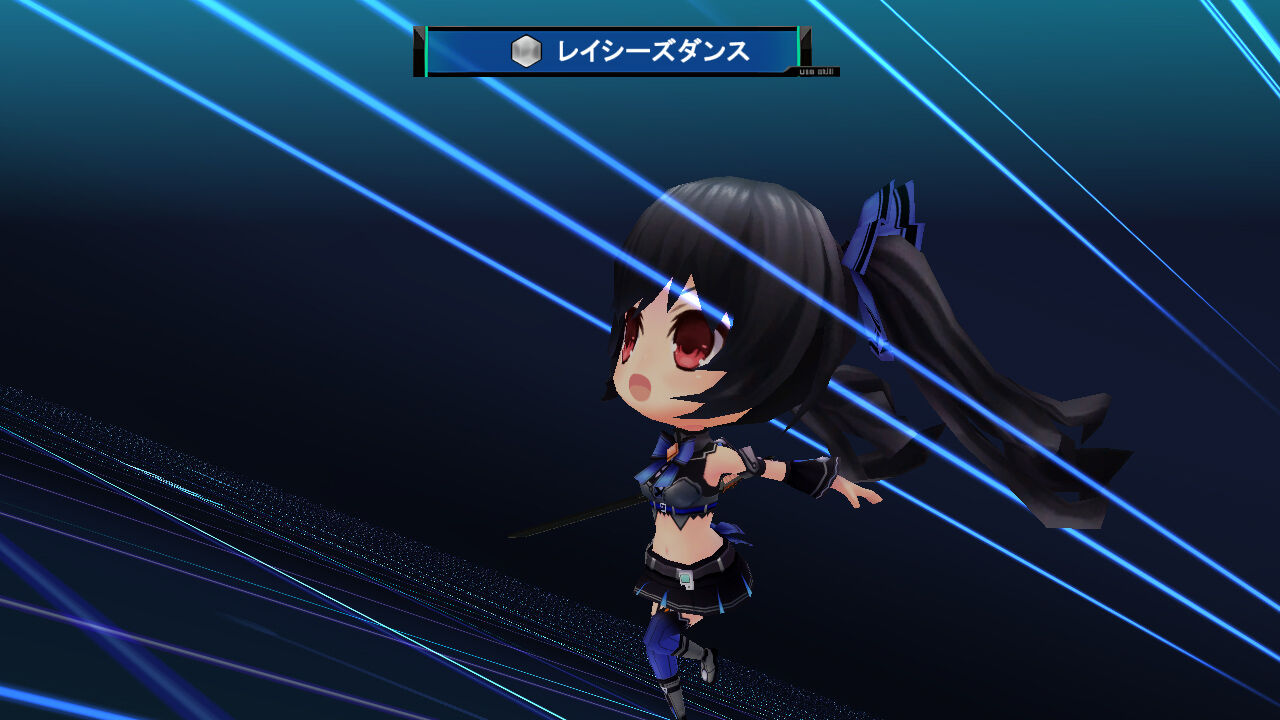1280x720 pixels.
Task: Click the blue gem on the character's skirt
Action: (684, 580)
